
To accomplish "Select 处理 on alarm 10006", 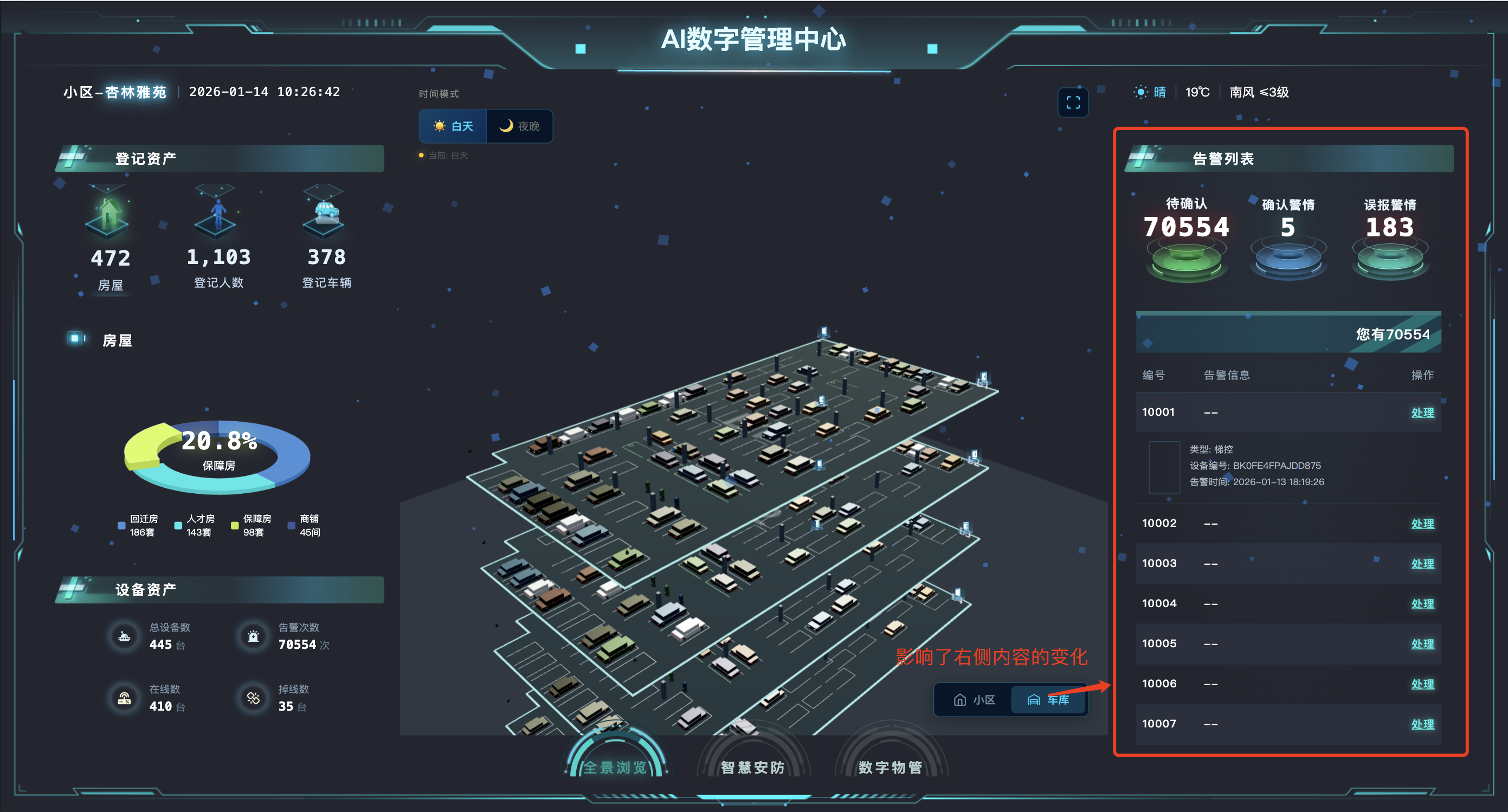I will pyautogui.click(x=1422, y=684).
